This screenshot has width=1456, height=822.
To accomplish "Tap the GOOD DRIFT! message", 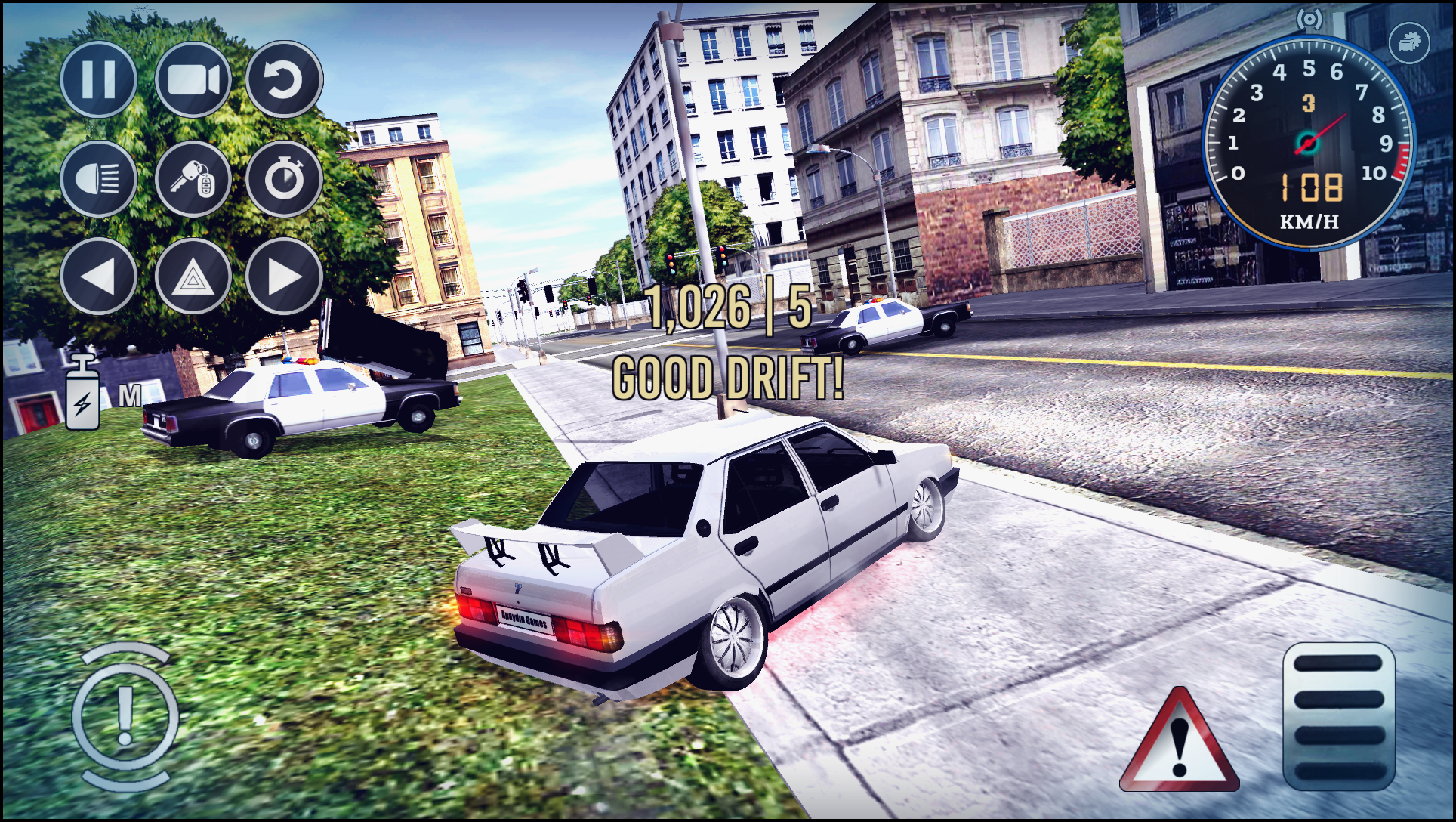I will point(727,377).
